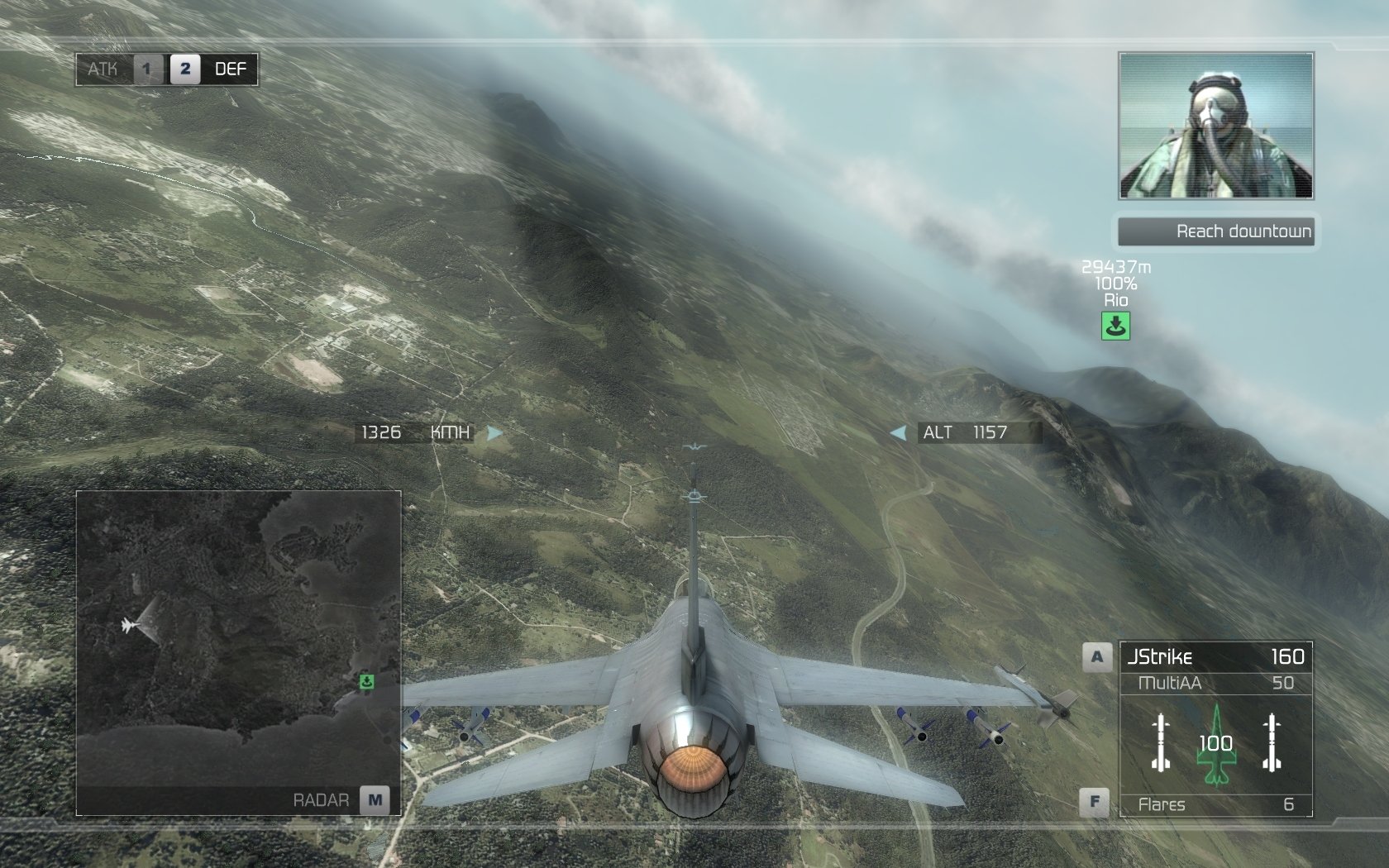Select the left missile icon in the weapon panel
This screenshot has height=868, width=1389.
point(1159,742)
